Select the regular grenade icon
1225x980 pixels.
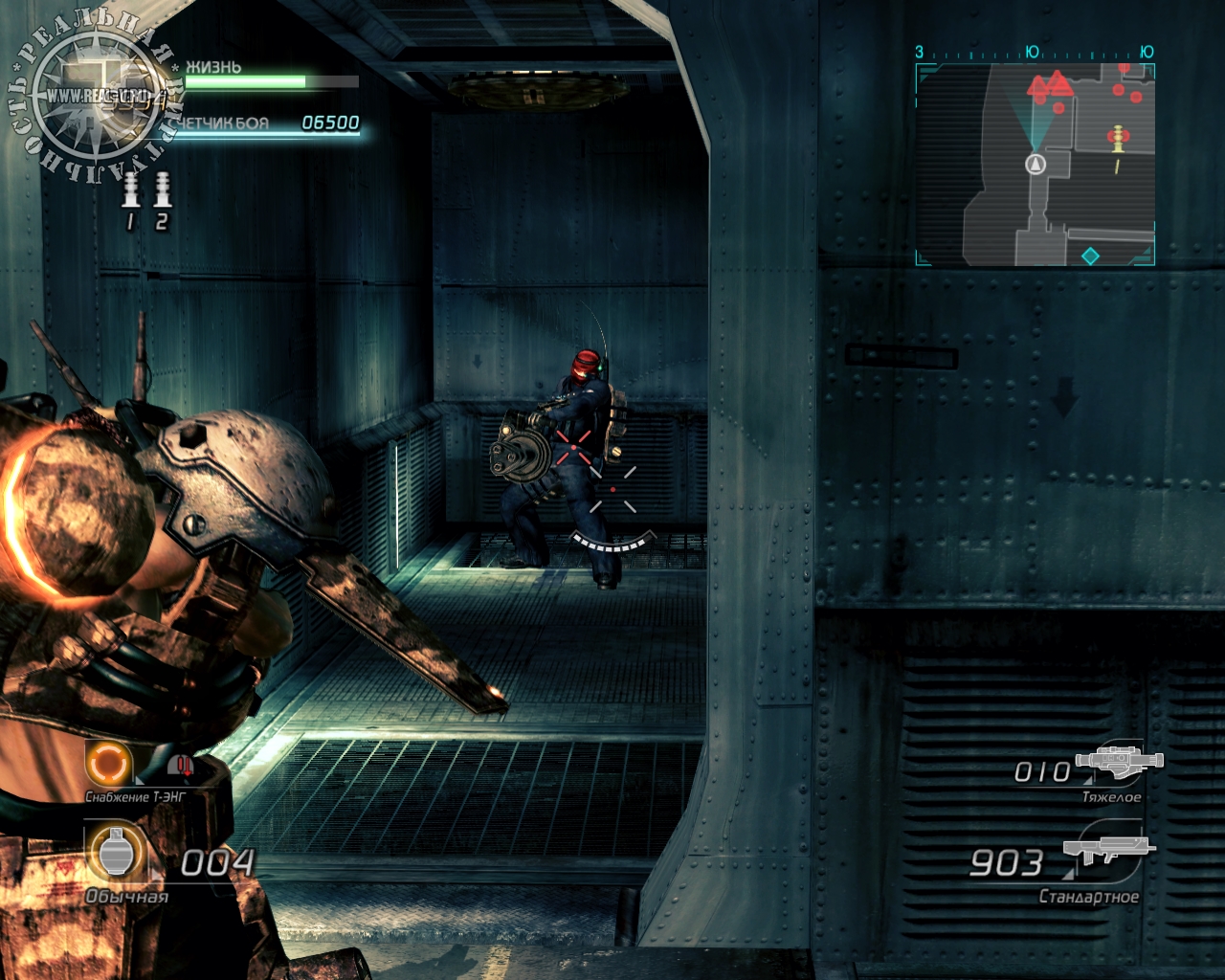pyautogui.click(x=116, y=851)
